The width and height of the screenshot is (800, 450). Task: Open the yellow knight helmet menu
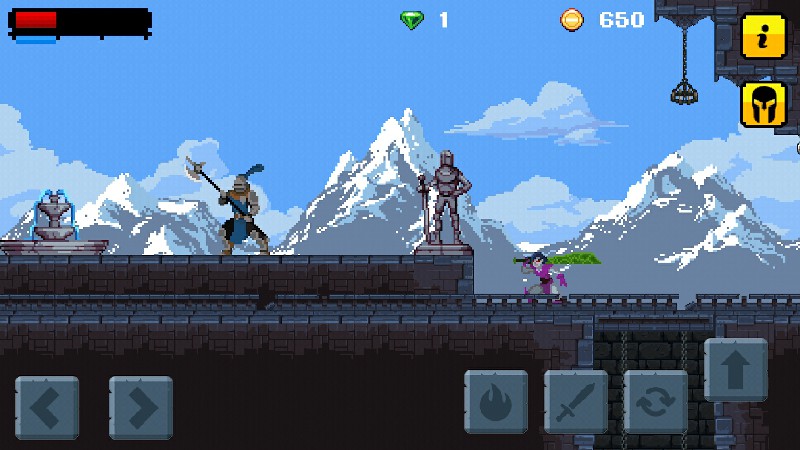(x=762, y=105)
